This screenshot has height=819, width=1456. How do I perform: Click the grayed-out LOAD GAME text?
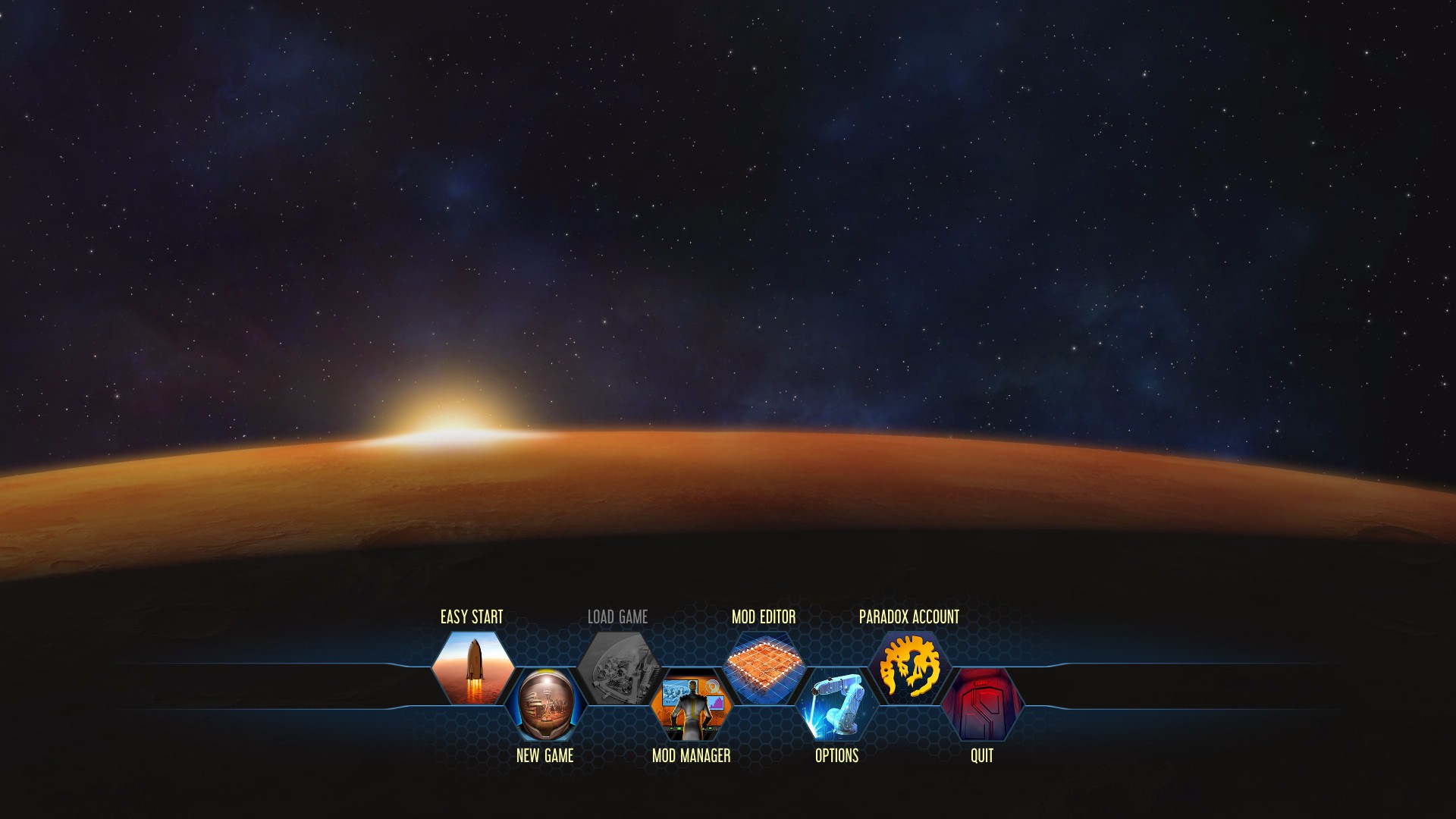[x=619, y=617]
